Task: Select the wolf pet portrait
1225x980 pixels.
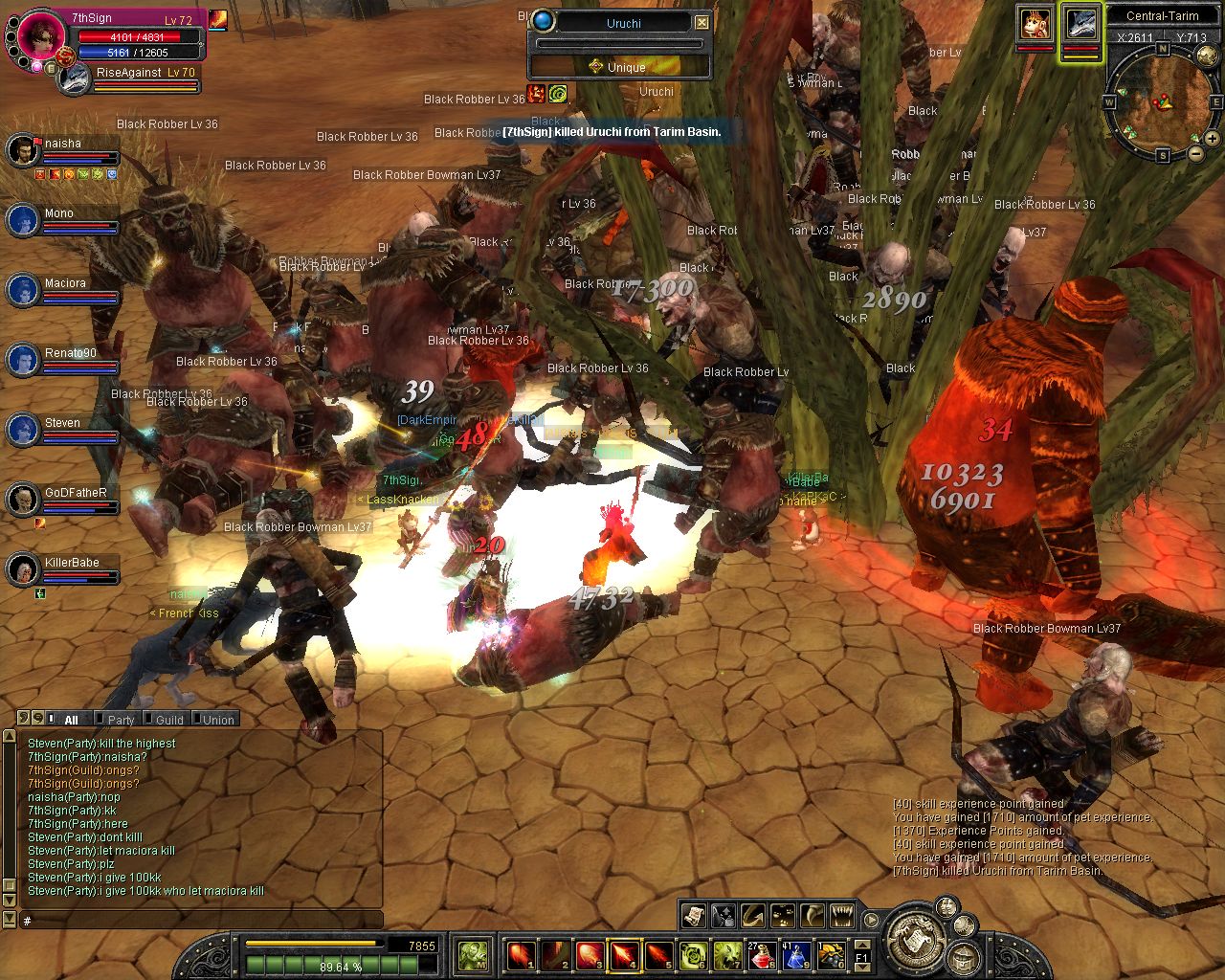Action: click(1080, 24)
